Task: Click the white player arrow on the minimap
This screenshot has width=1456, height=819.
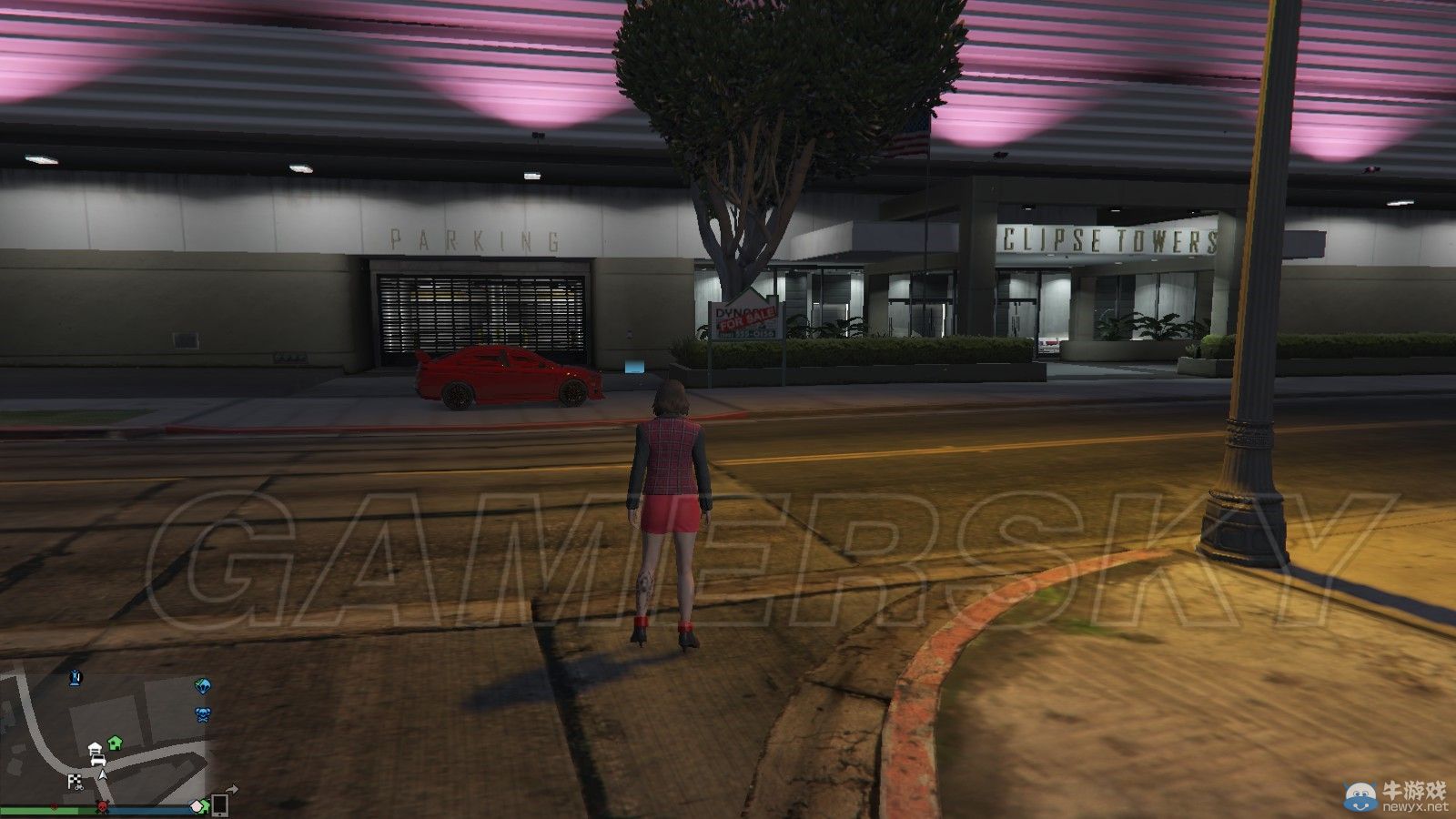Action: (x=103, y=775)
